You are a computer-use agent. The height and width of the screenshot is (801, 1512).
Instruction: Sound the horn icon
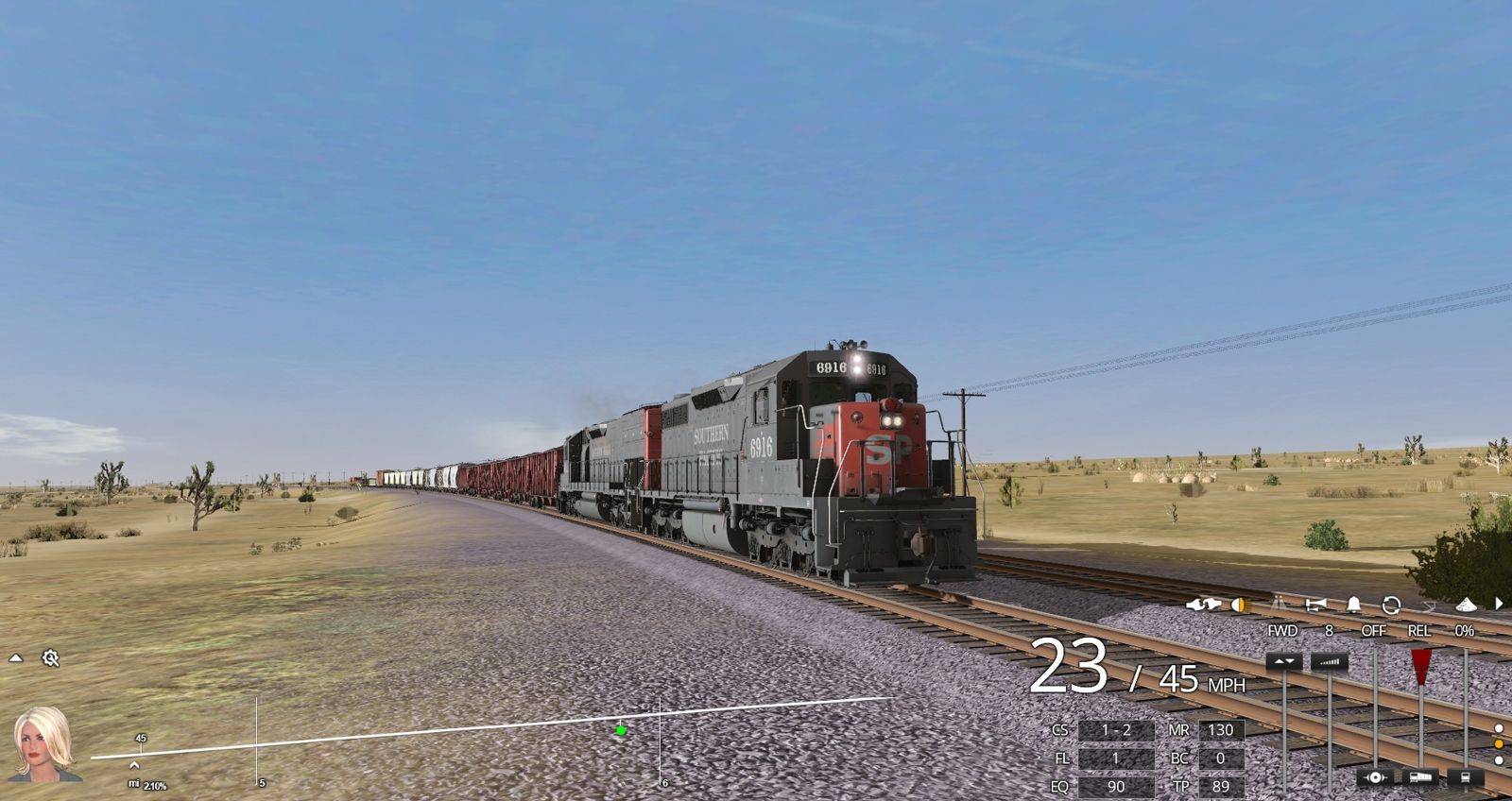1315,605
